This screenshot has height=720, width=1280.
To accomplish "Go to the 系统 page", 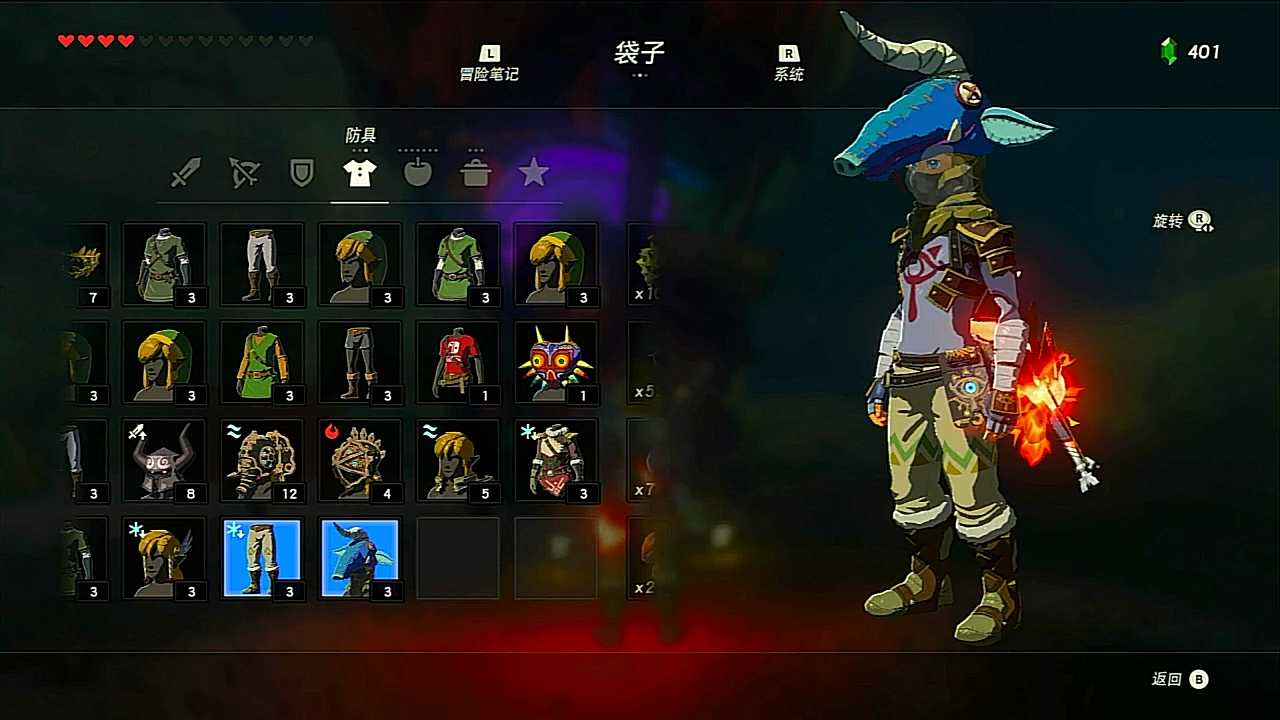I will [788, 64].
